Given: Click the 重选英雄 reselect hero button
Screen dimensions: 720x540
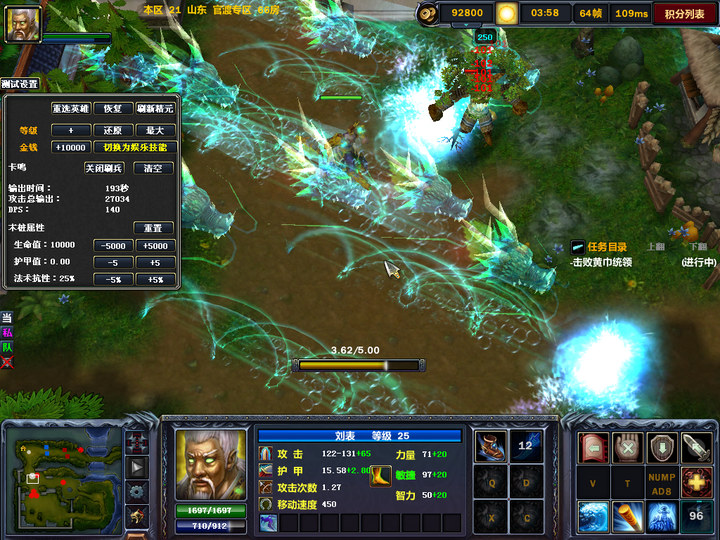Looking at the screenshot, I should [72, 108].
